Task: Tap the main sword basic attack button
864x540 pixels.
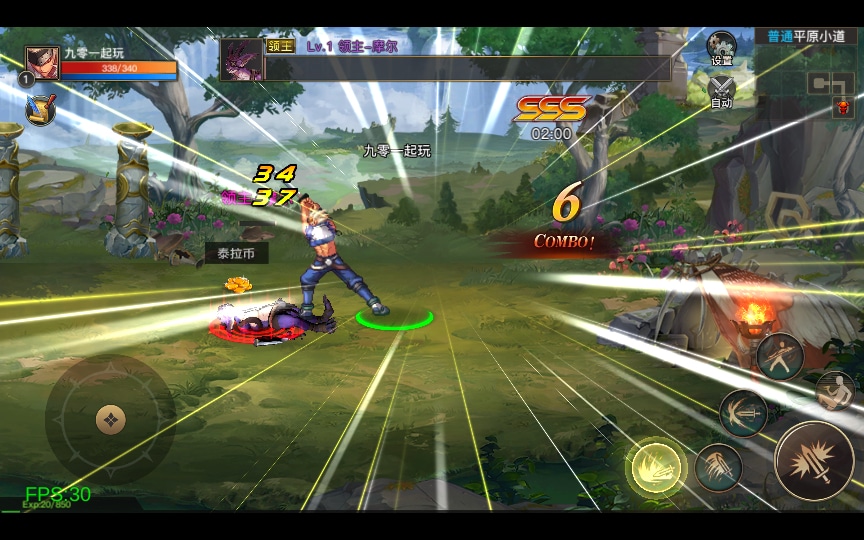Action: 814,461
